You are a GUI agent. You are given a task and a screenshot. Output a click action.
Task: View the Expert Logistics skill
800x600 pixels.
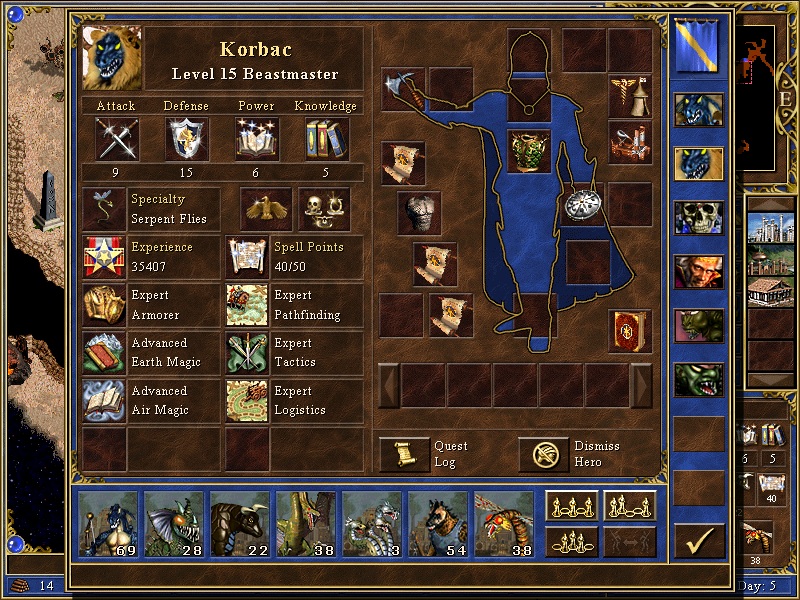[x=247, y=400]
